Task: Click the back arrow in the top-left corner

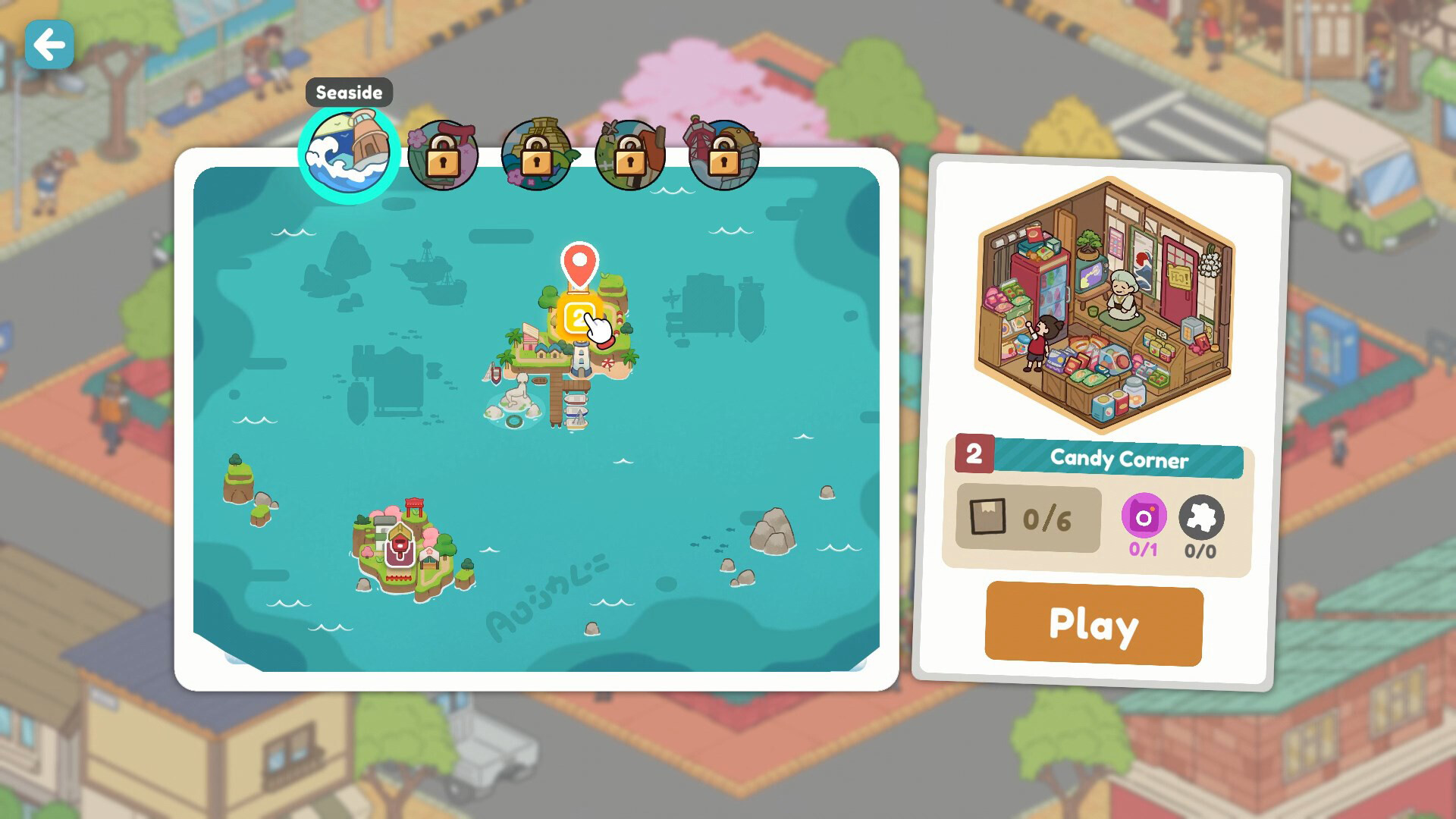Action: click(x=49, y=45)
